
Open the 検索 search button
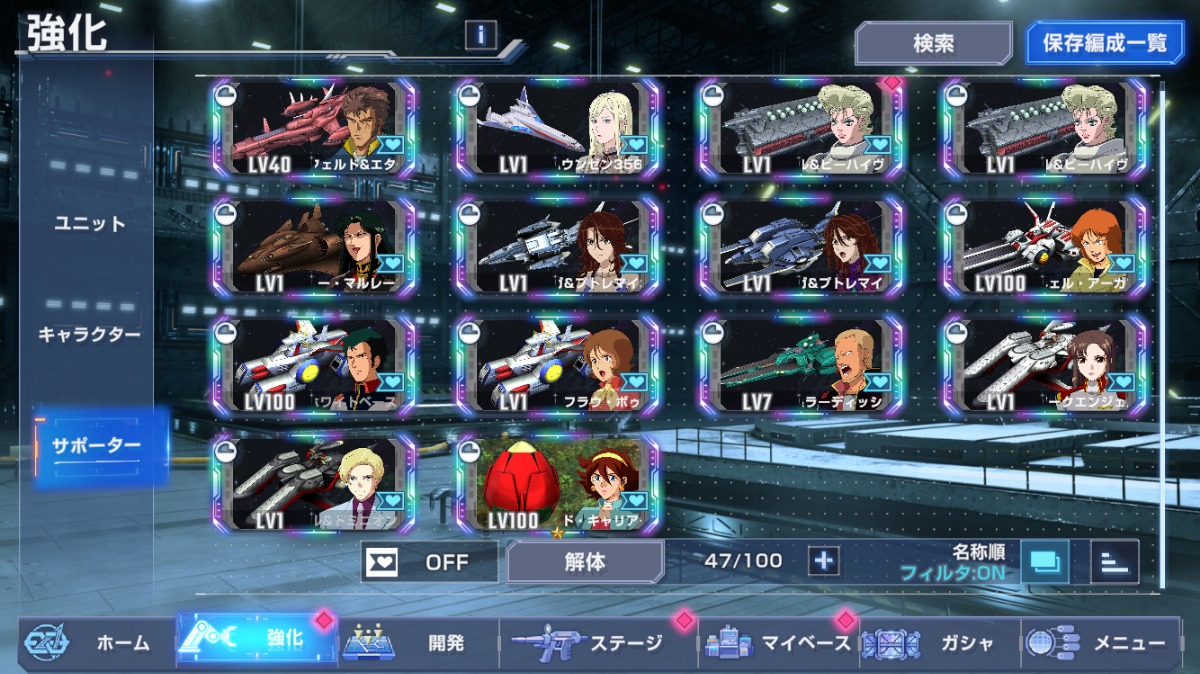pyautogui.click(x=933, y=44)
